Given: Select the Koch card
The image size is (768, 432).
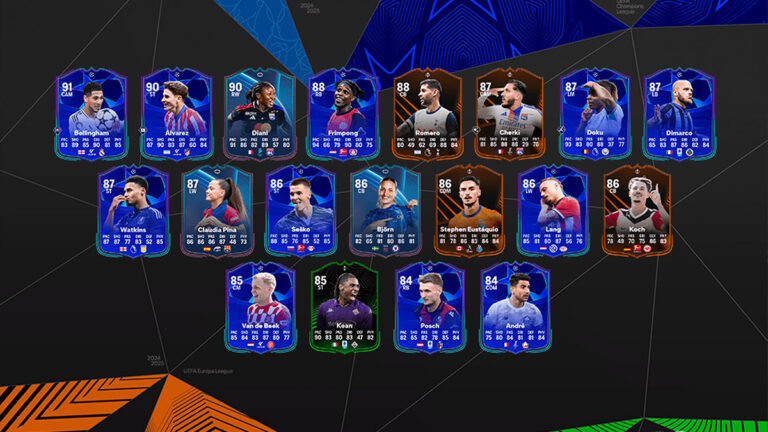Looking at the screenshot, I should [x=636, y=210].
